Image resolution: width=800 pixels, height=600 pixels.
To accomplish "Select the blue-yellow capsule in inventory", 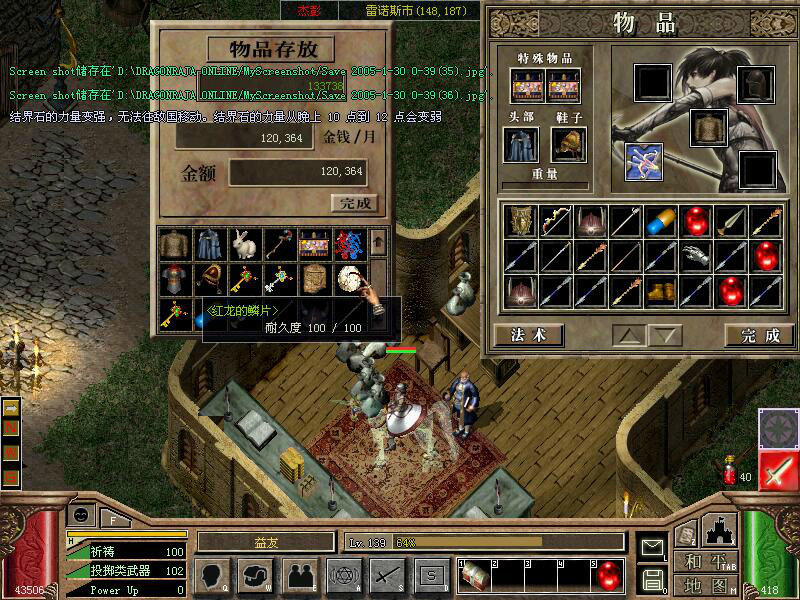I will 660,221.
